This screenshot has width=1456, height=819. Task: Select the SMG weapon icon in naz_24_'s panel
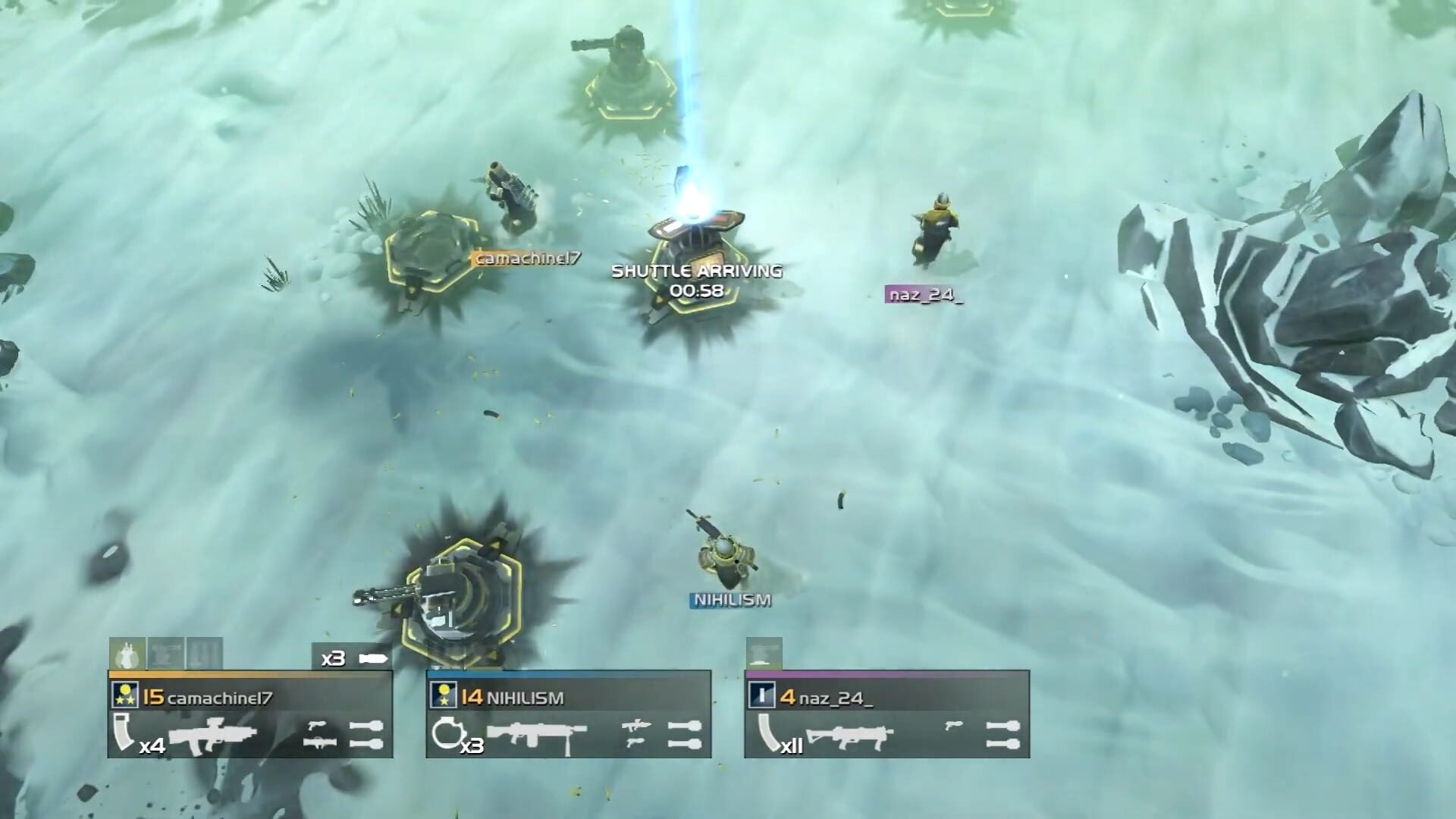click(849, 736)
